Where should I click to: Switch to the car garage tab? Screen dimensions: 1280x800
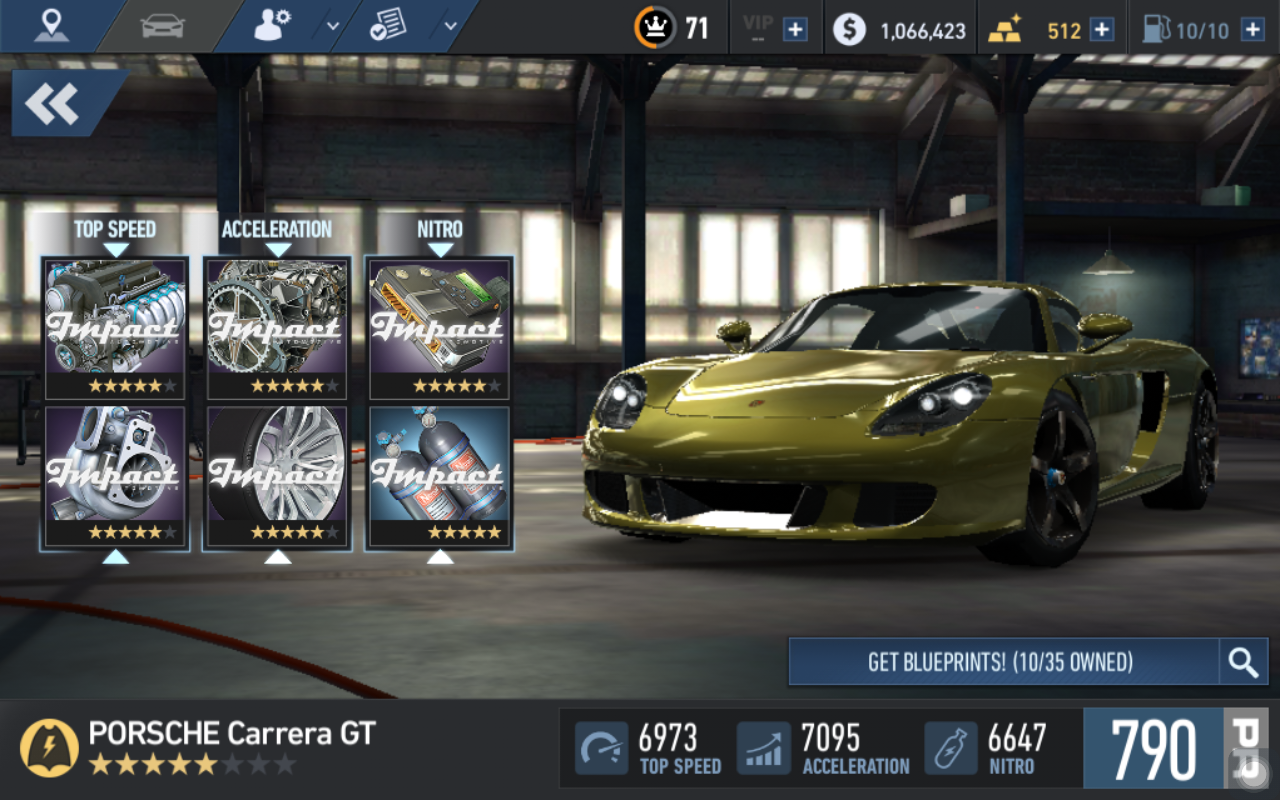(x=163, y=26)
